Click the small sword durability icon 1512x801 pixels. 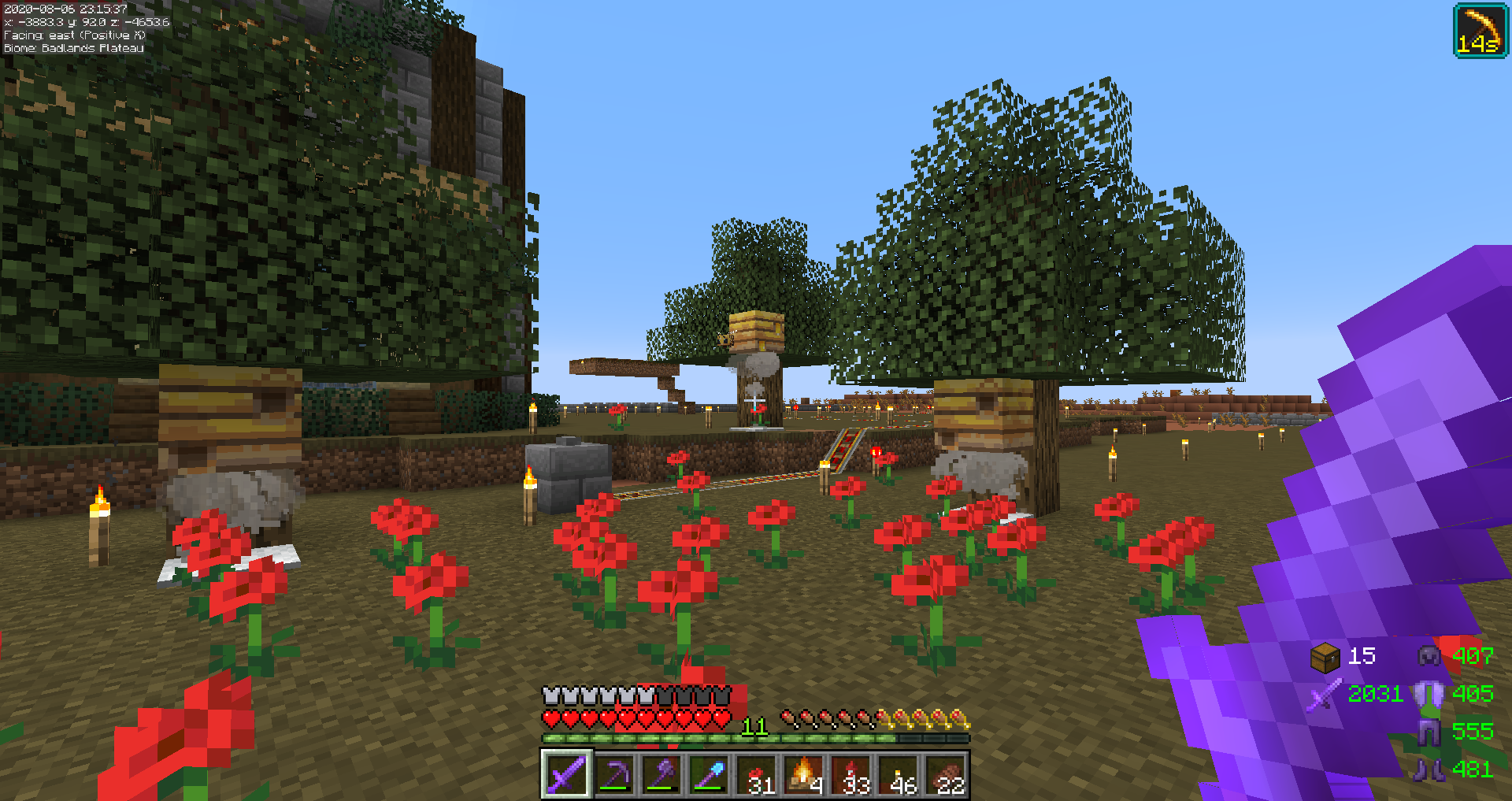pyautogui.click(x=1325, y=695)
